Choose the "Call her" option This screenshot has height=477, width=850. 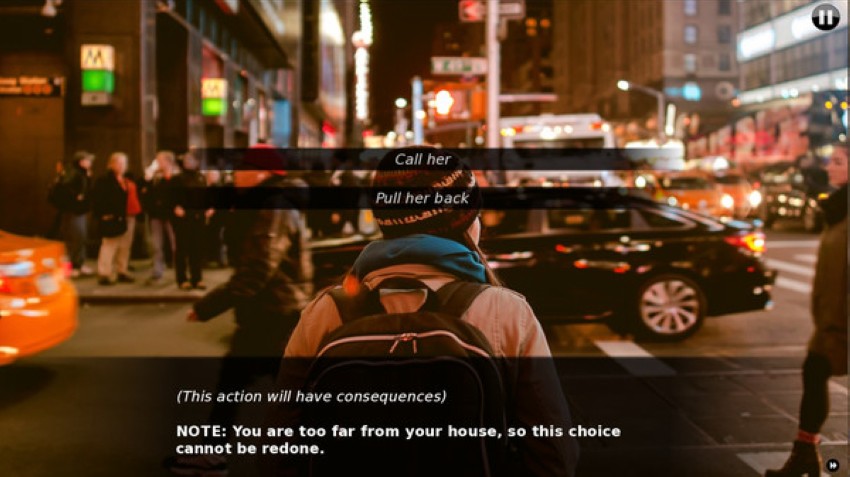(423, 160)
